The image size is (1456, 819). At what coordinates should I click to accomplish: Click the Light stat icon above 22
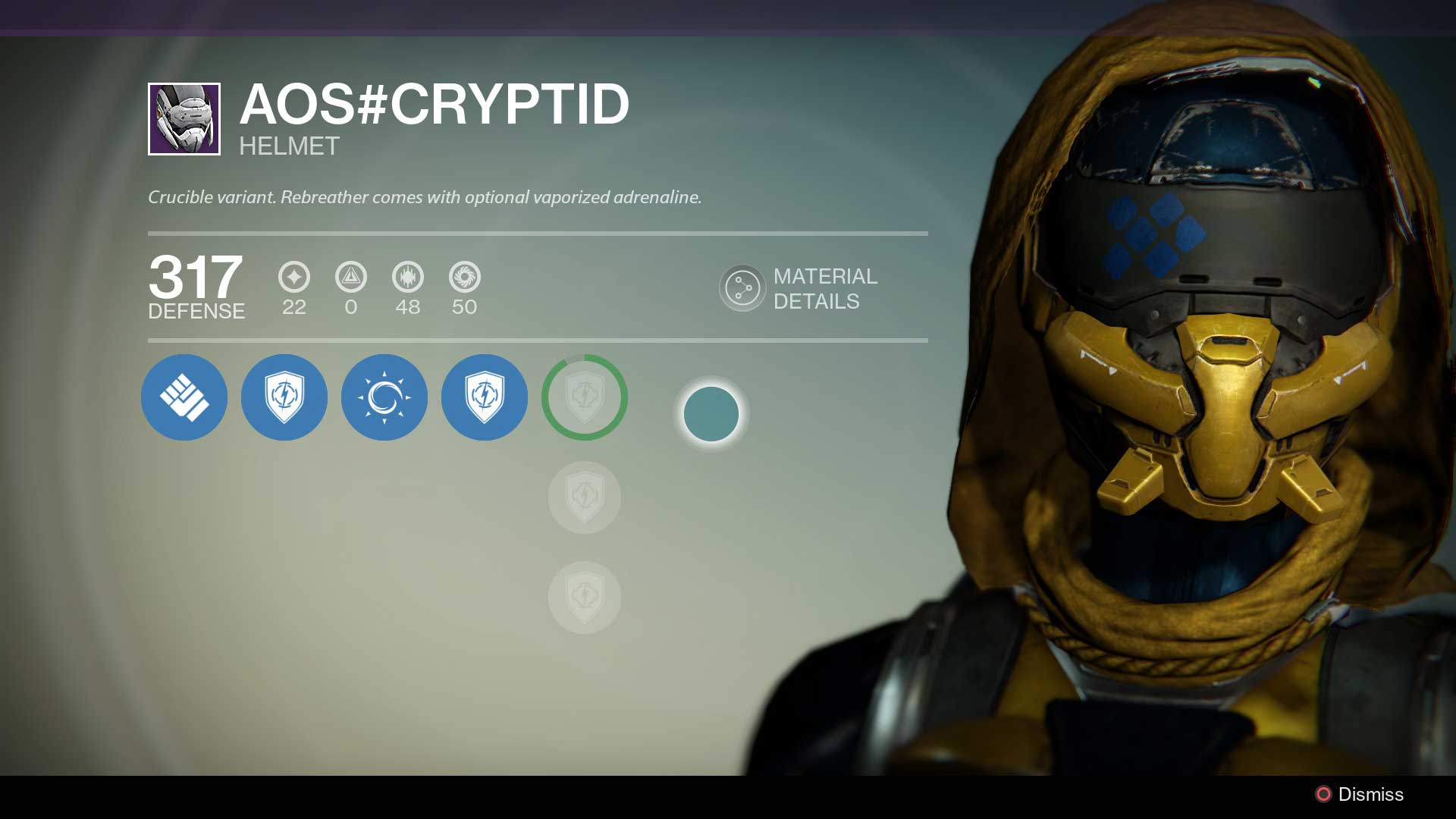pos(294,278)
